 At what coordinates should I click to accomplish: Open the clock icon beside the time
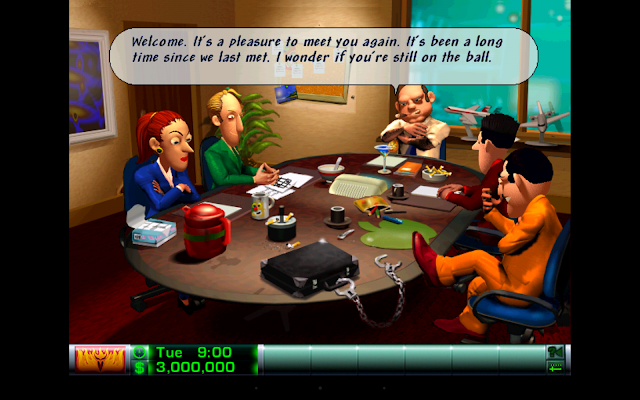pyautogui.click(x=140, y=352)
